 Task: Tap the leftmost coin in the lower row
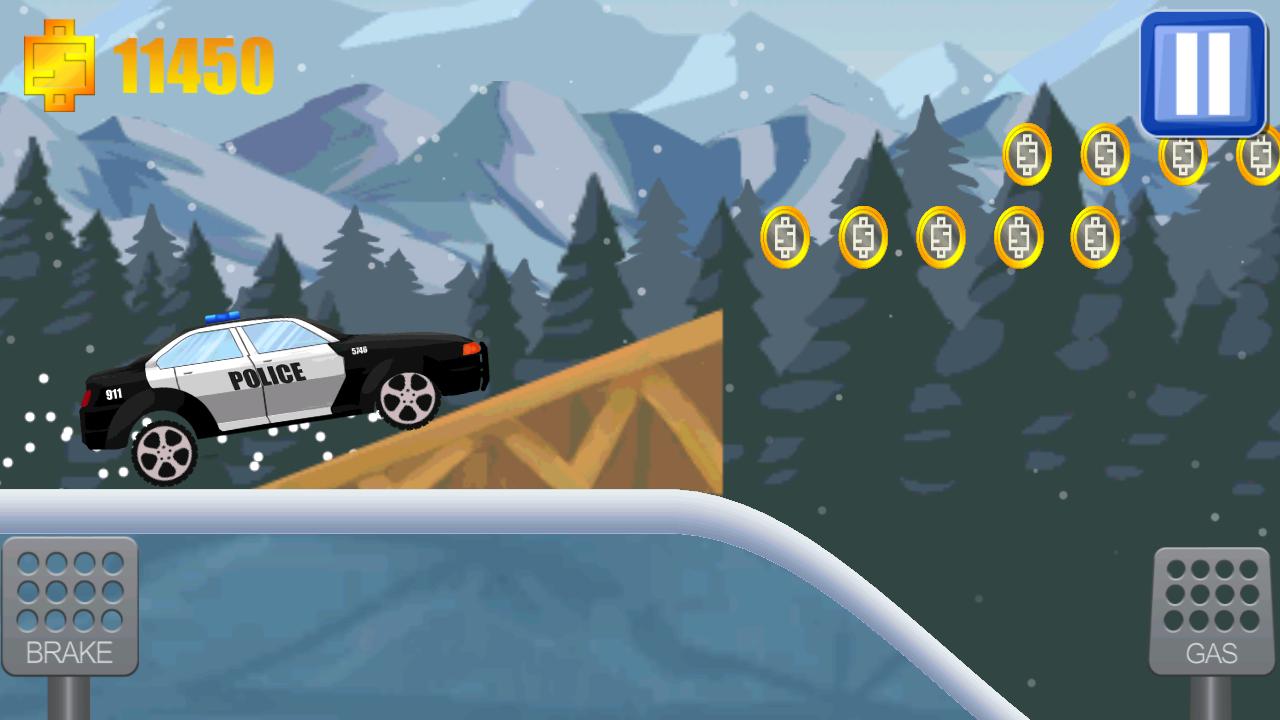tap(786, 237)
